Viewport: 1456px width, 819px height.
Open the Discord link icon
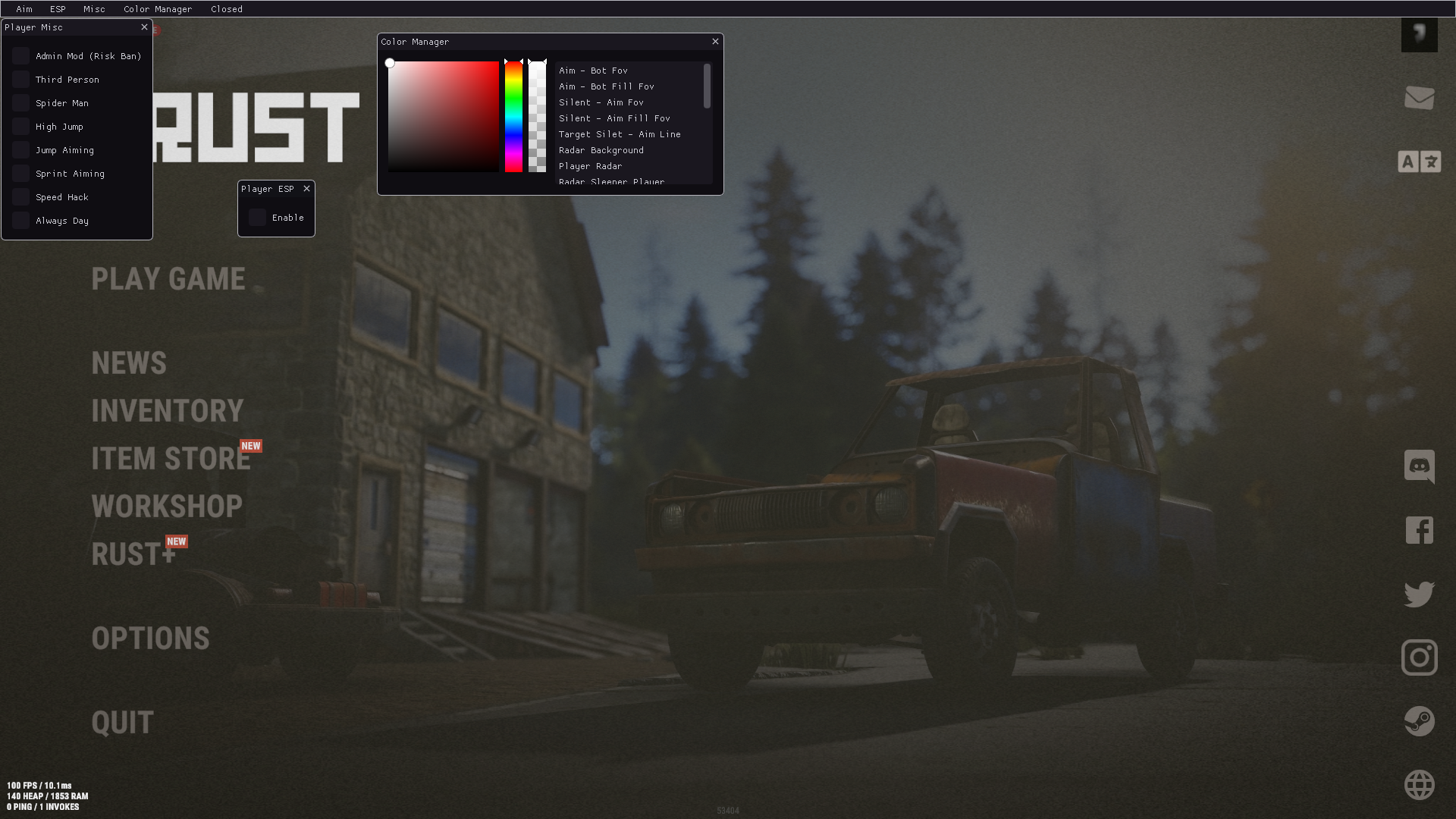[x=1419, y=466]
